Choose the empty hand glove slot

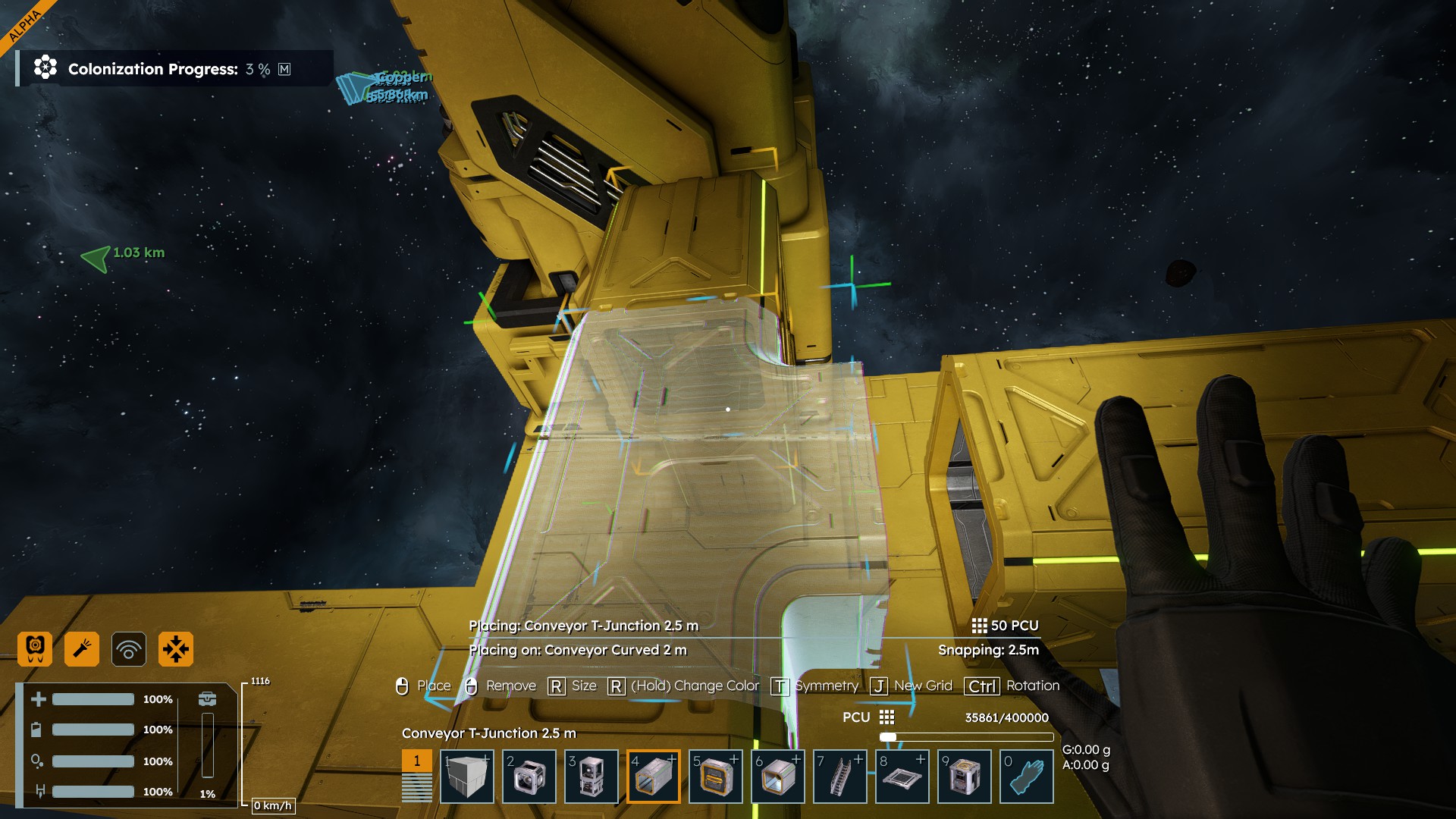pos(1026,777)
